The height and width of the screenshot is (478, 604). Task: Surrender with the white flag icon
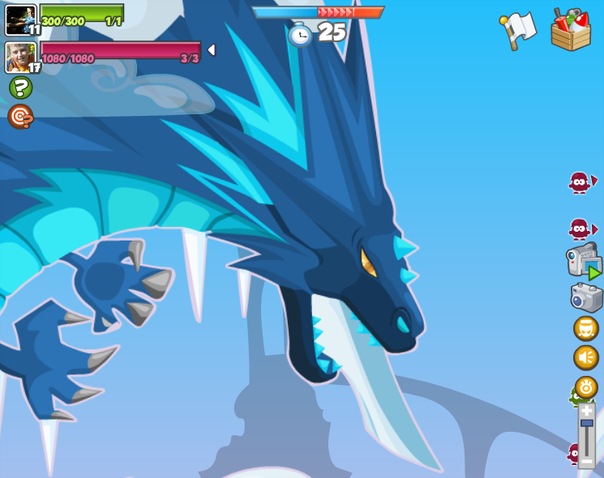pyautogui.click(x=517, y=29)
